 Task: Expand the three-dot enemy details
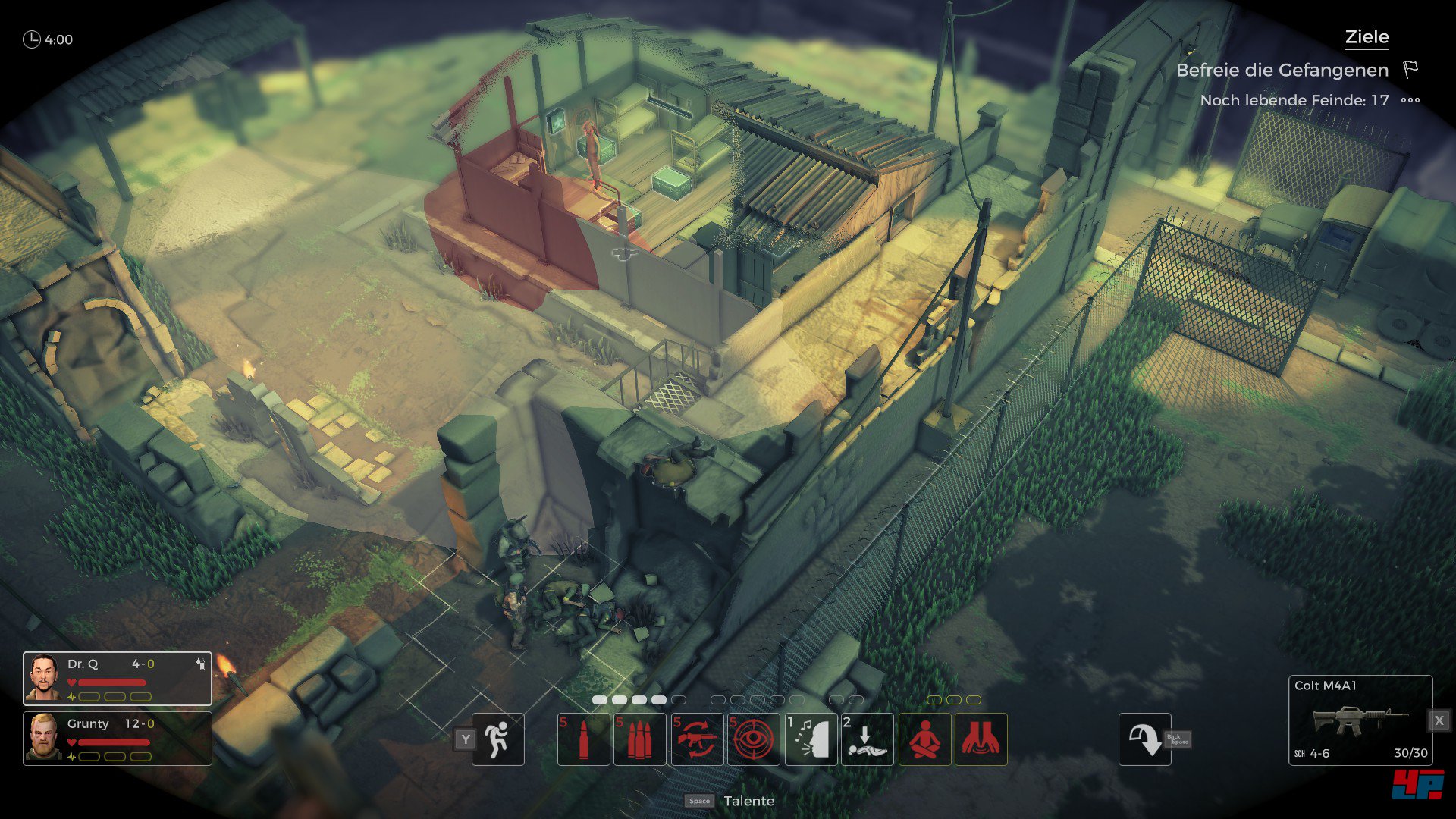point(1410,100)
